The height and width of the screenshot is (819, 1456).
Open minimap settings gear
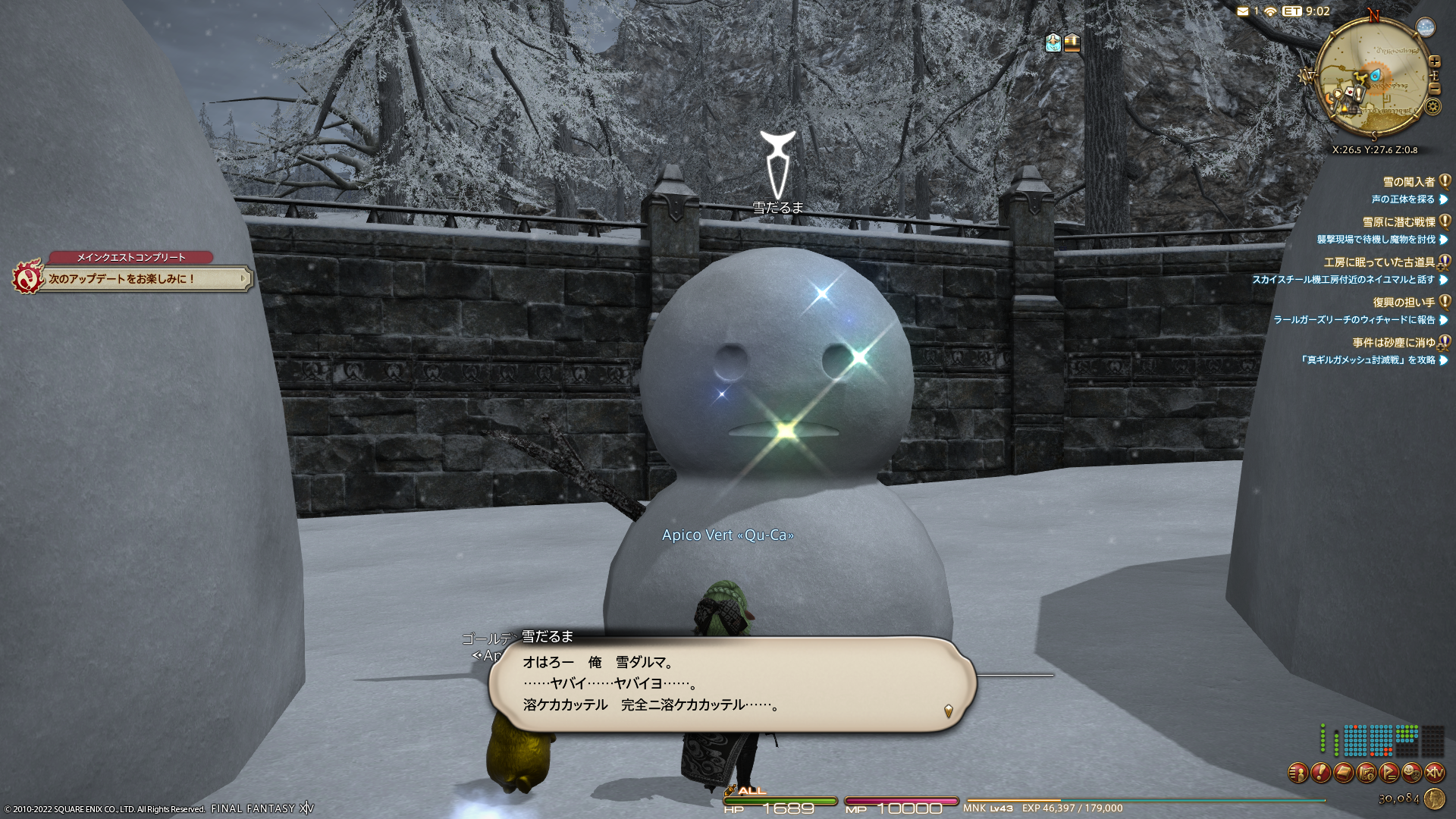pyautogui.click(x=1432, y=106)
